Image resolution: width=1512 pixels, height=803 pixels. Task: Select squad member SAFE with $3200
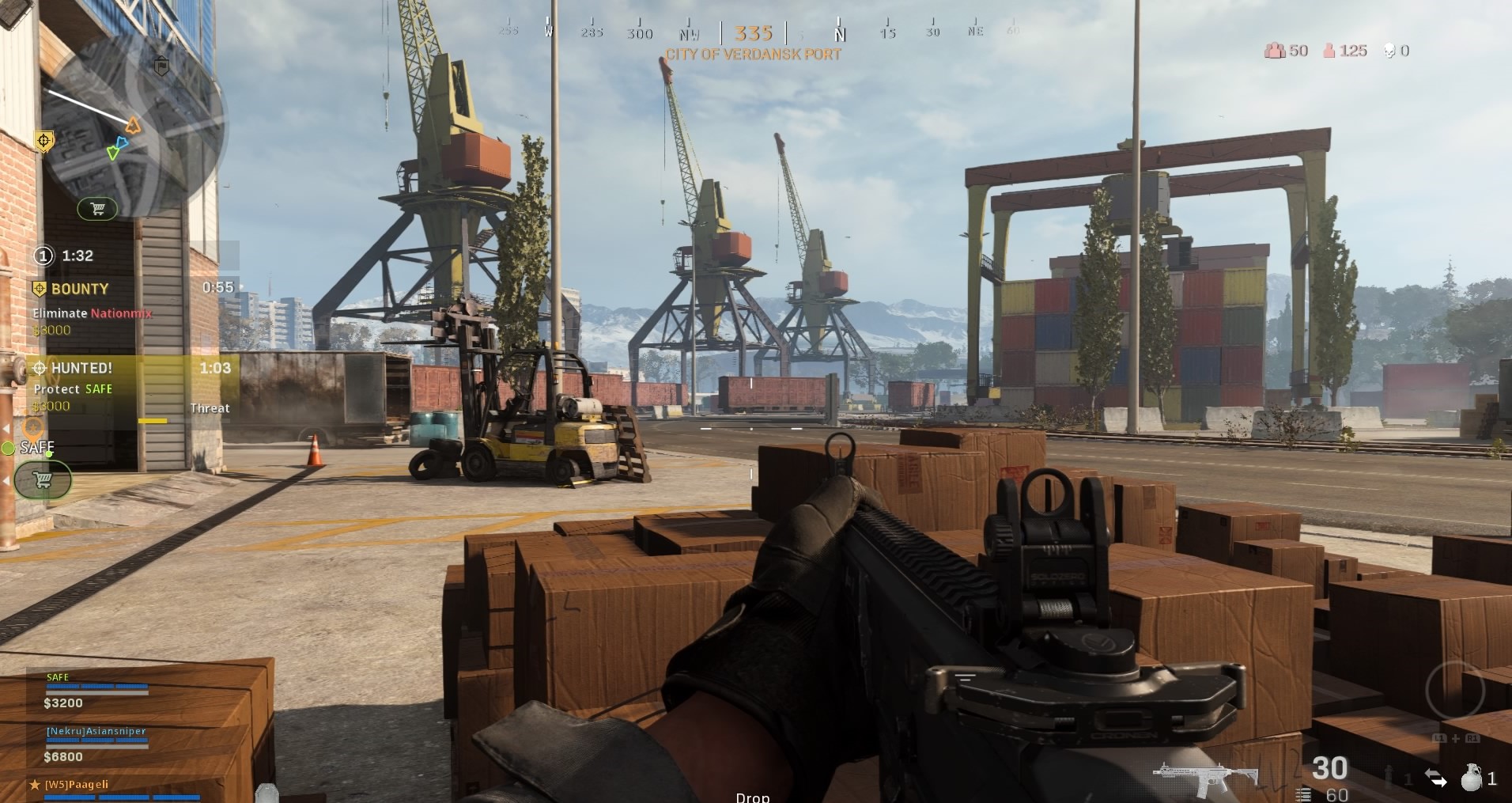tap(96, 691)
